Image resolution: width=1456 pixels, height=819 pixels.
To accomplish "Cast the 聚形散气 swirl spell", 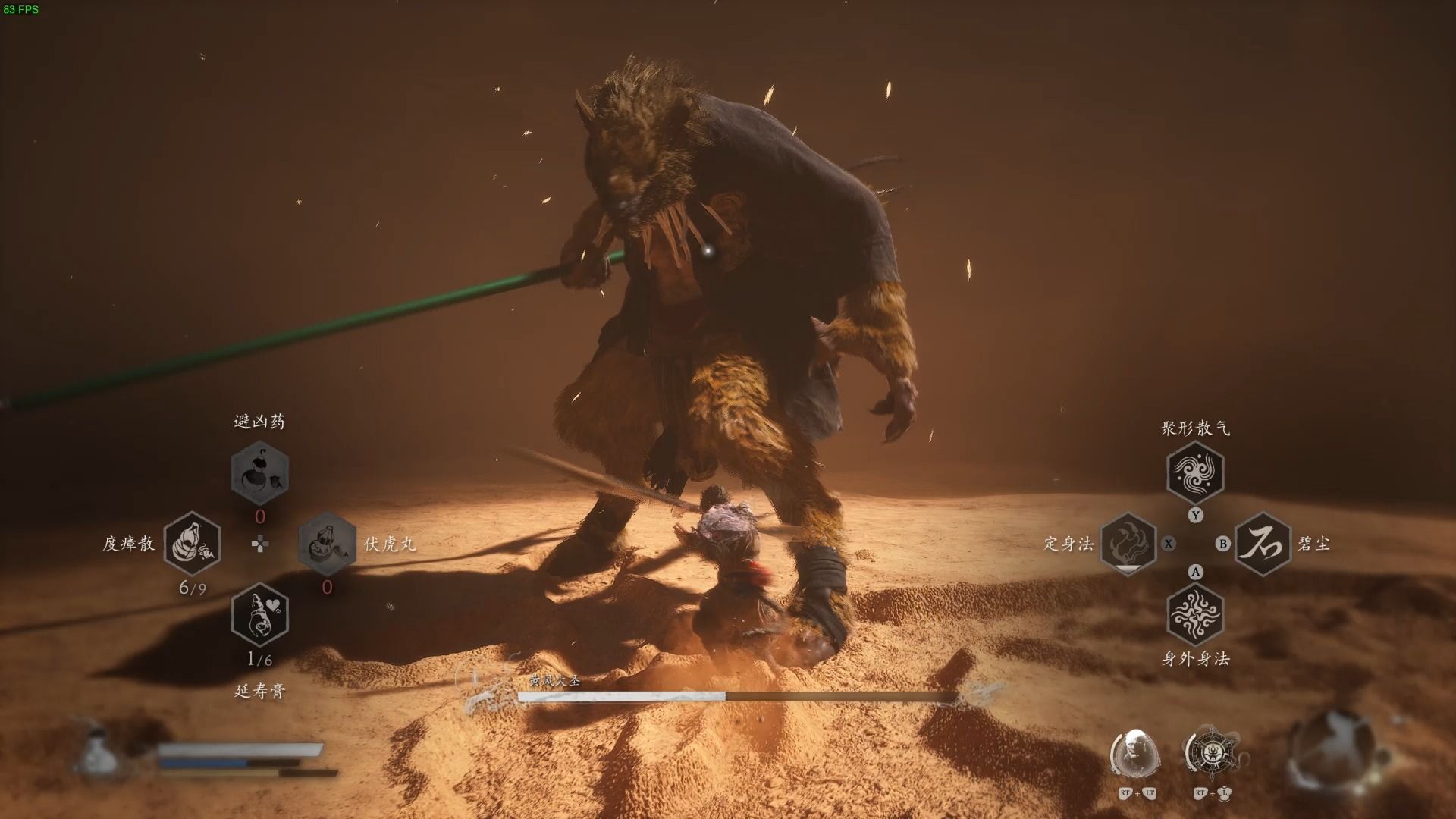I will tap(1195, 473).
